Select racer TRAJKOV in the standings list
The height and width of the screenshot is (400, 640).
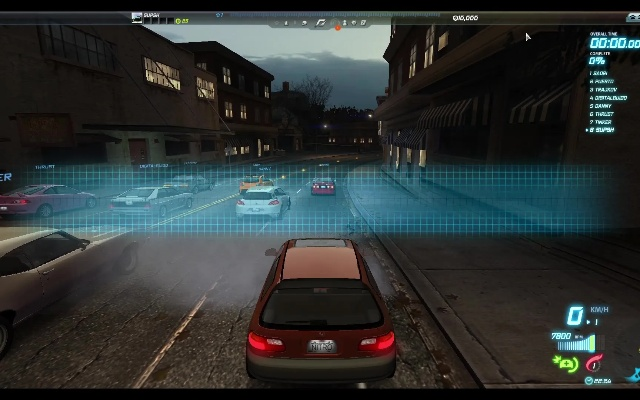pyautogui.click(x=604, y=89)
